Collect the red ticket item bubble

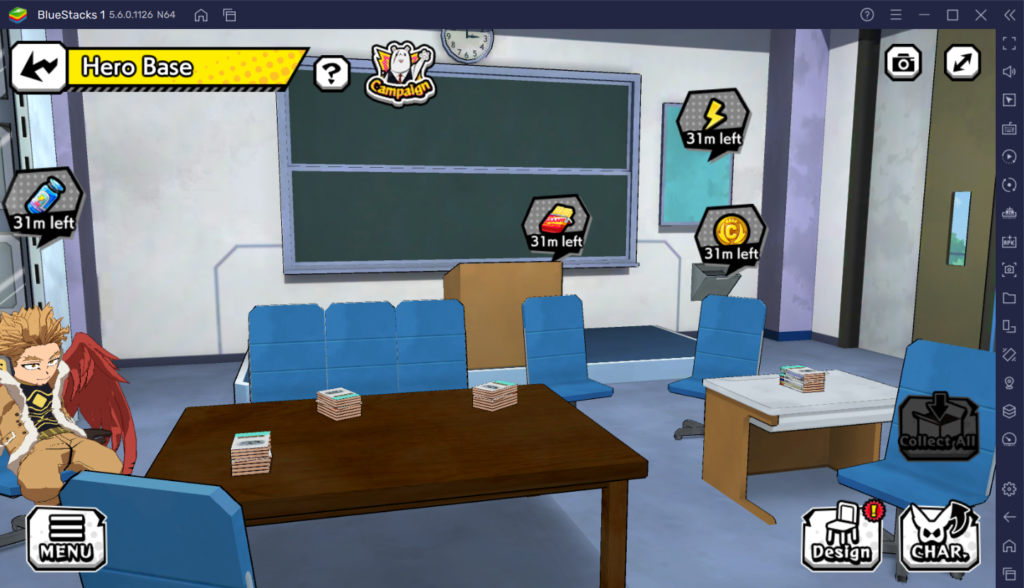pyautogui.click(x=556, y=225)
